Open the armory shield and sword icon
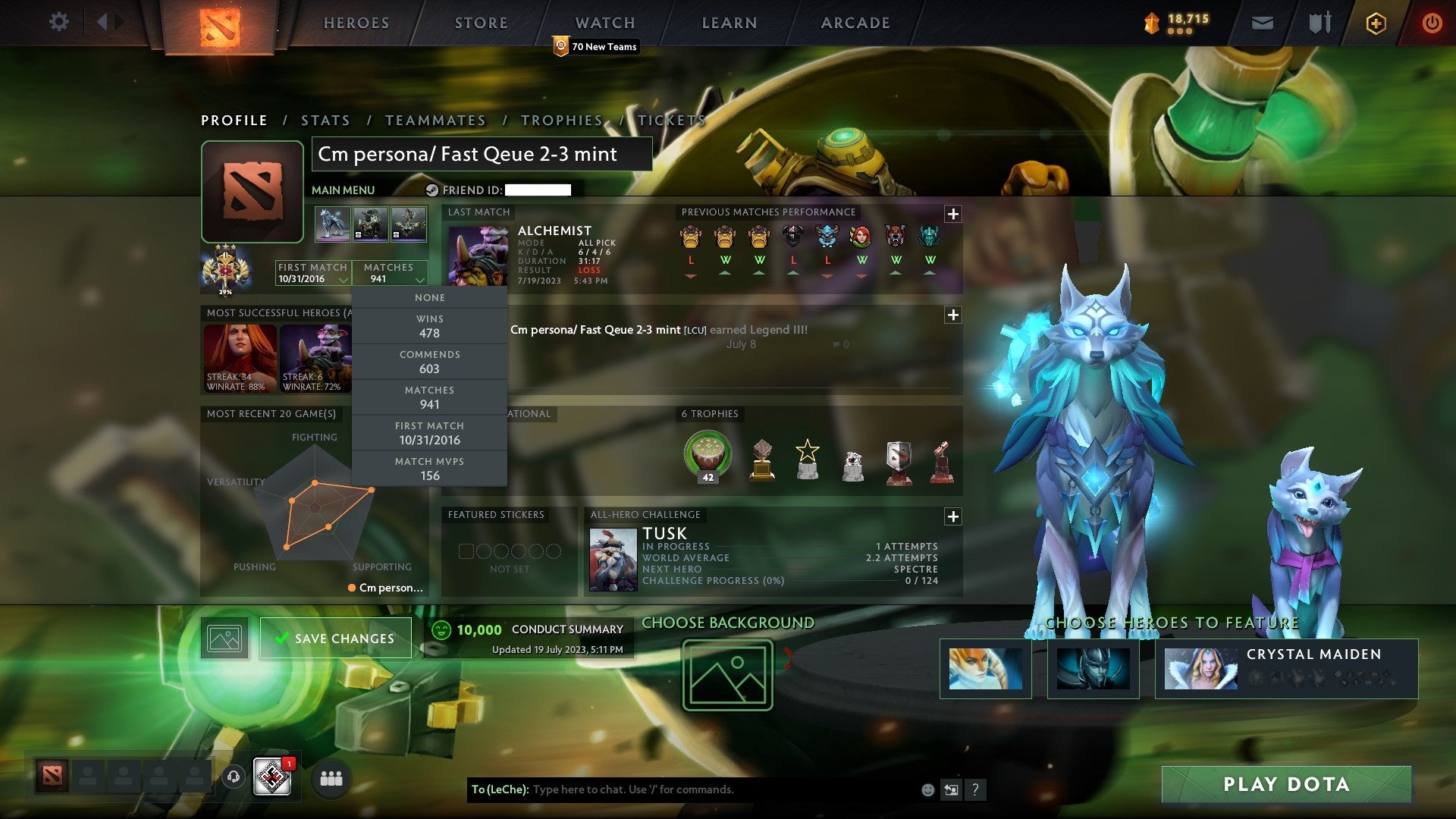Viewport: 1456px width, 819px height. pyautogui.click(x=1319, y=23)
